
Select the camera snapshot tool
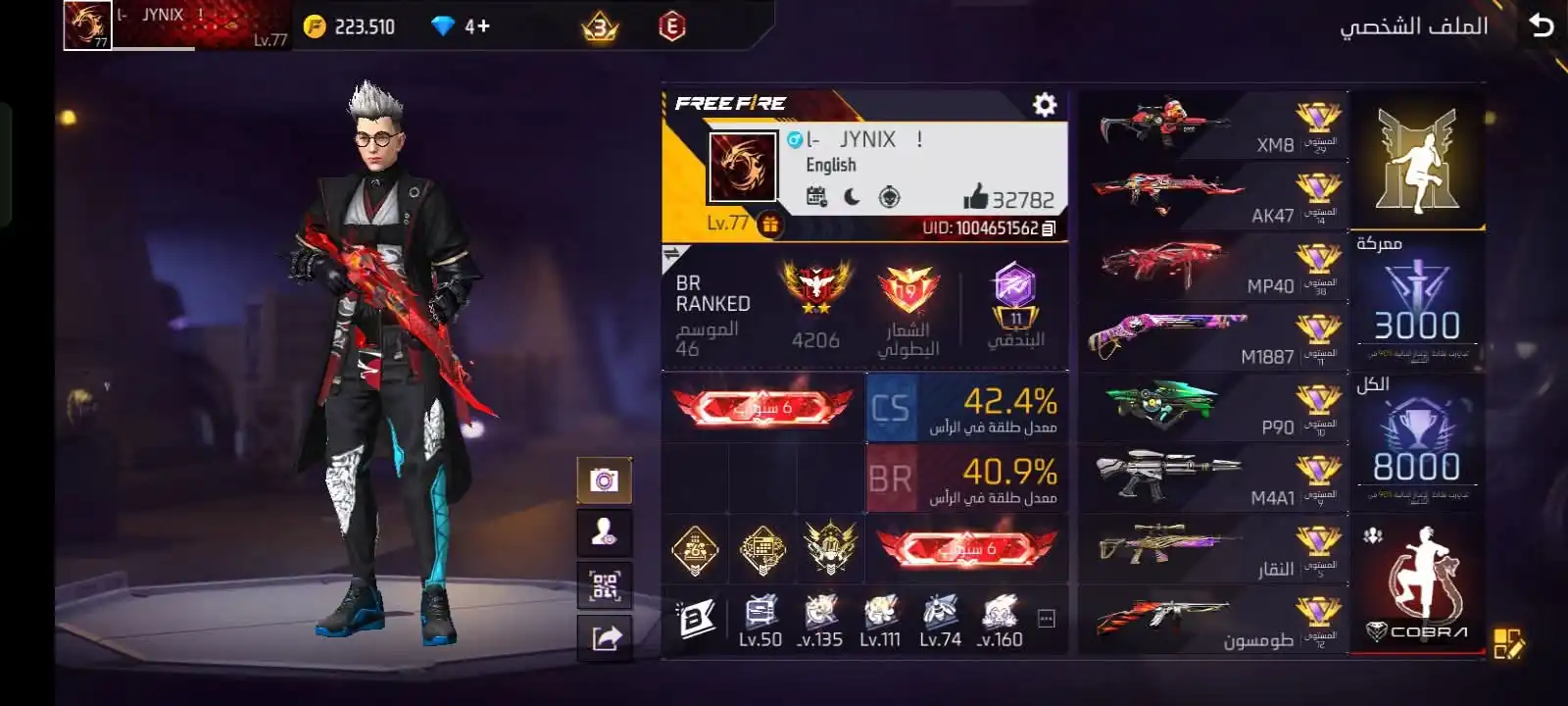pos(605,480)
